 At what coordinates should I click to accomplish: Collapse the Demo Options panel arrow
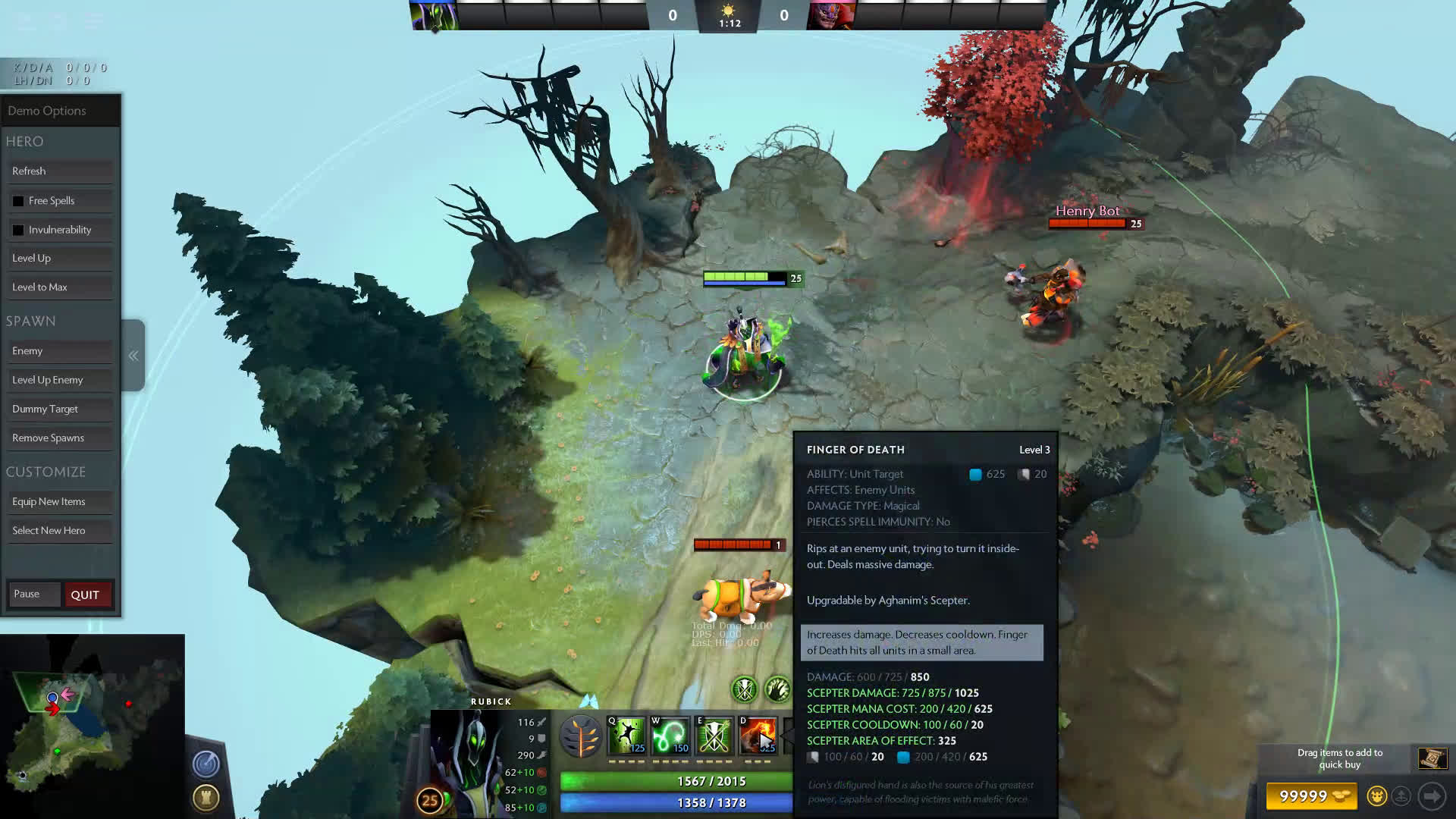point(133,356)
